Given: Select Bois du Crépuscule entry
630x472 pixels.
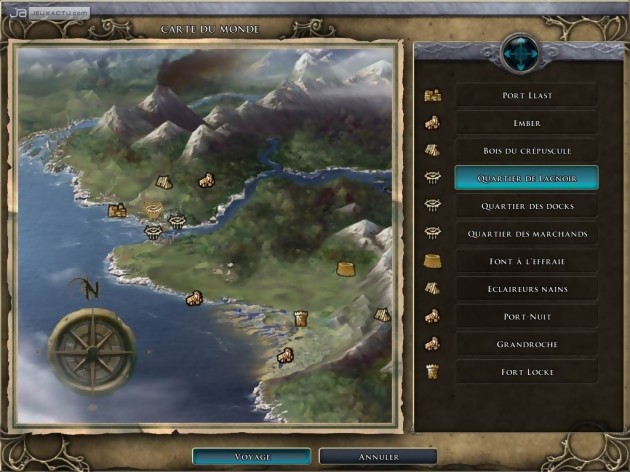Looking at the screenshot, I should [x=526, y=150].
